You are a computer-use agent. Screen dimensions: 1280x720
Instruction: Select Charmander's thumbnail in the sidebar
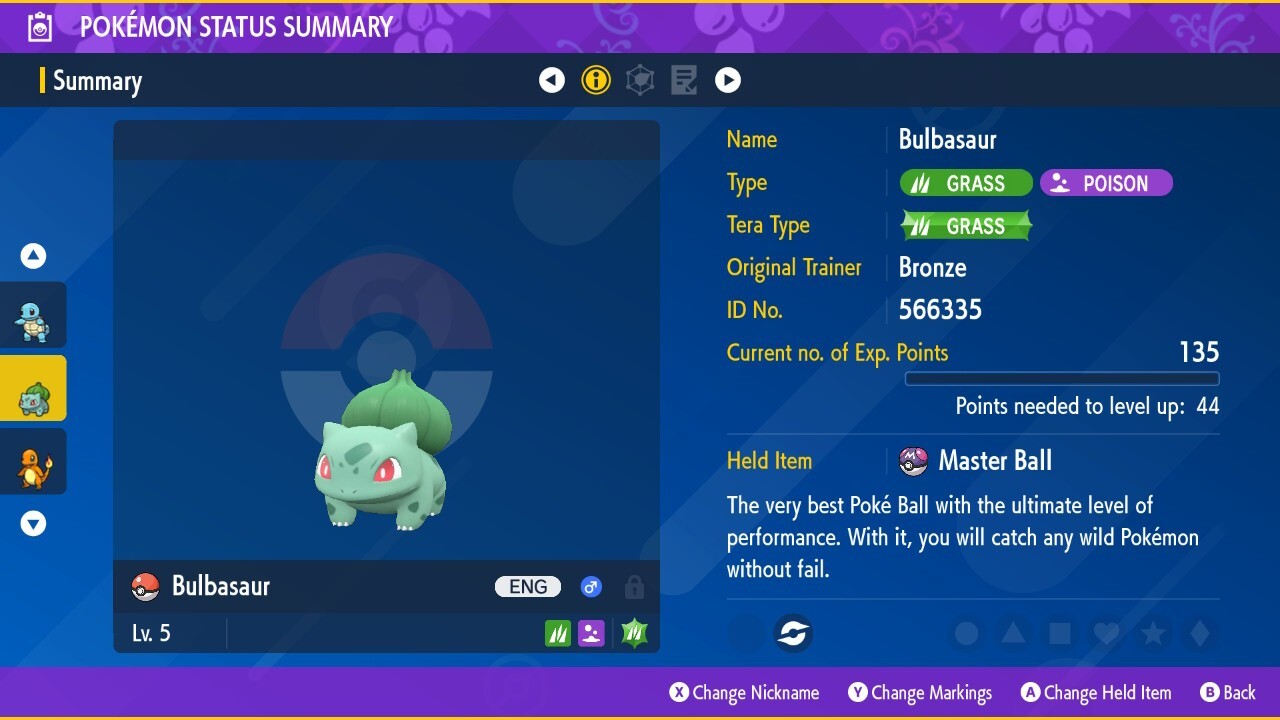coord(33,461)
